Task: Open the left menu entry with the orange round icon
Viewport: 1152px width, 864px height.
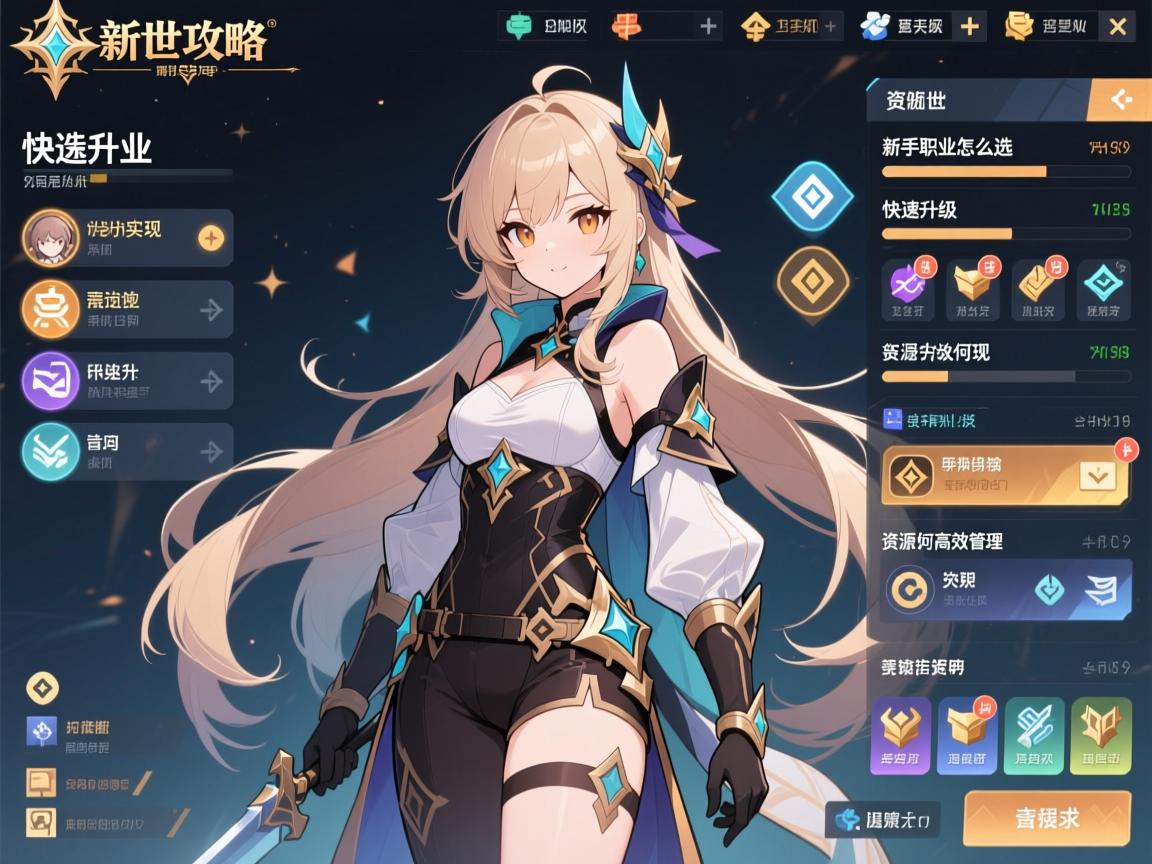Action: point(128,309)
